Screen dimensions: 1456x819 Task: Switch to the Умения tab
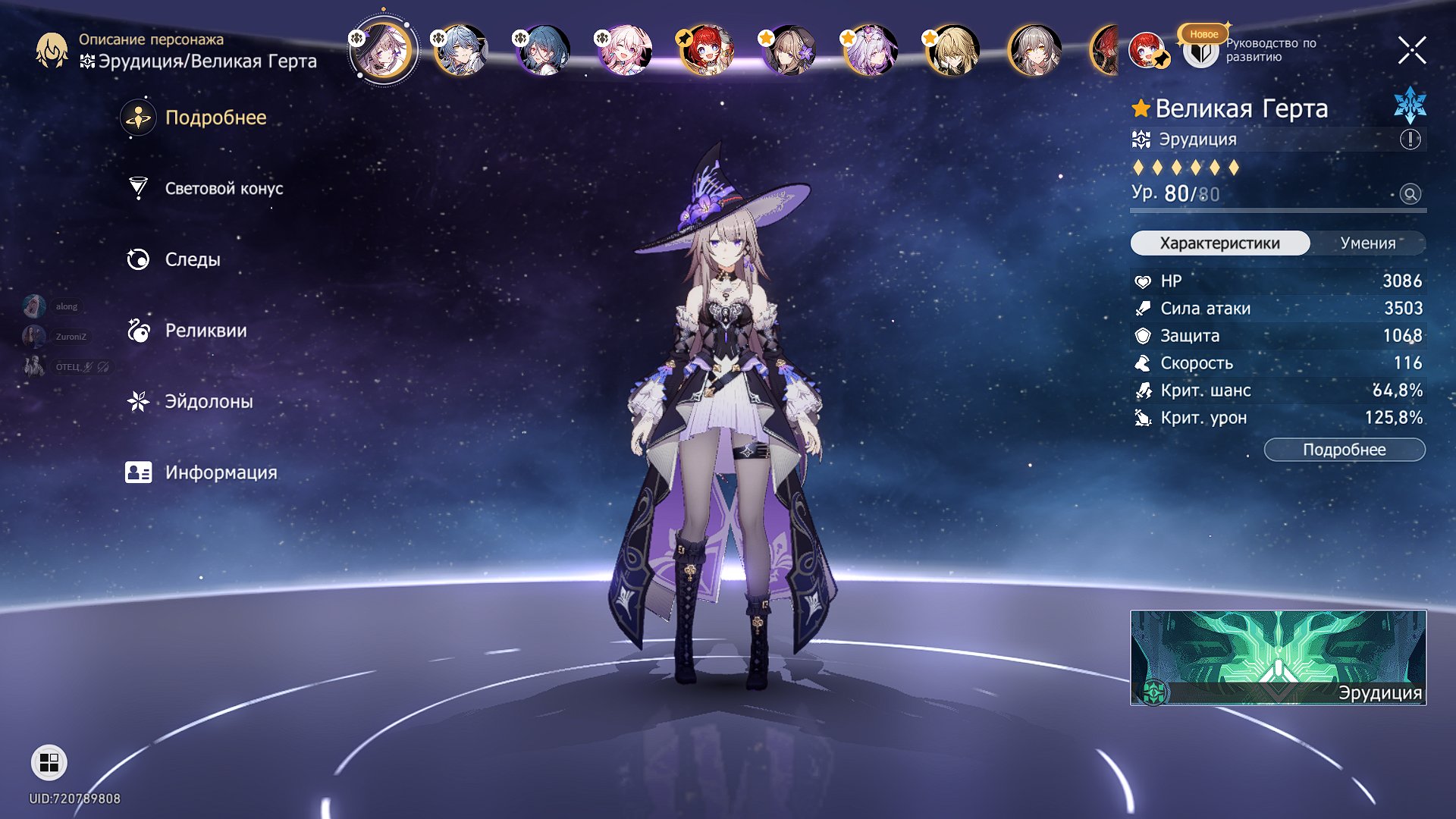pyautogui.click(x=1367, y=243)
